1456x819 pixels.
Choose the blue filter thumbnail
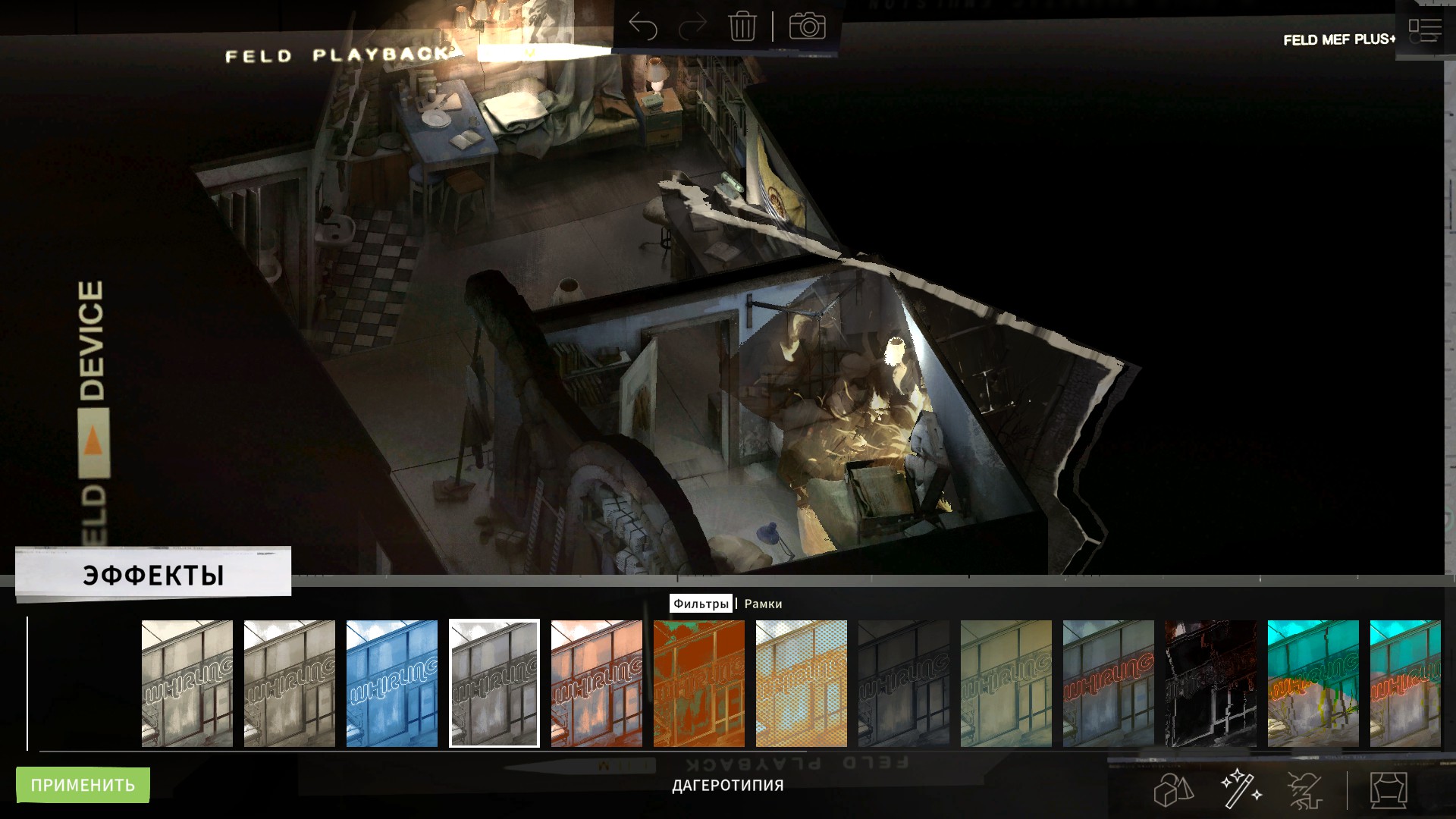click(x=392, y=683)
